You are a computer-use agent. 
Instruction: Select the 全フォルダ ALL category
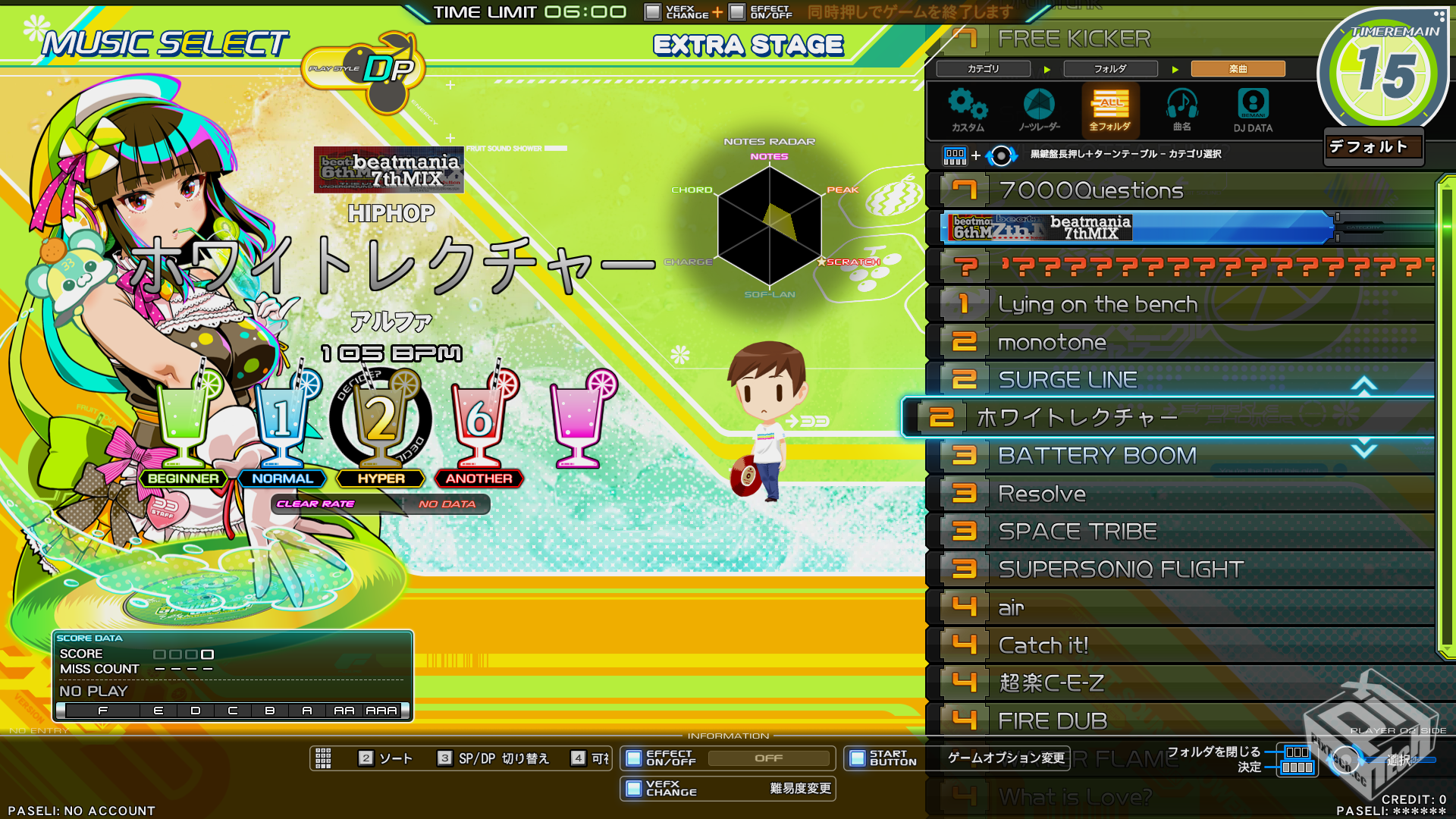[1110, 111]
